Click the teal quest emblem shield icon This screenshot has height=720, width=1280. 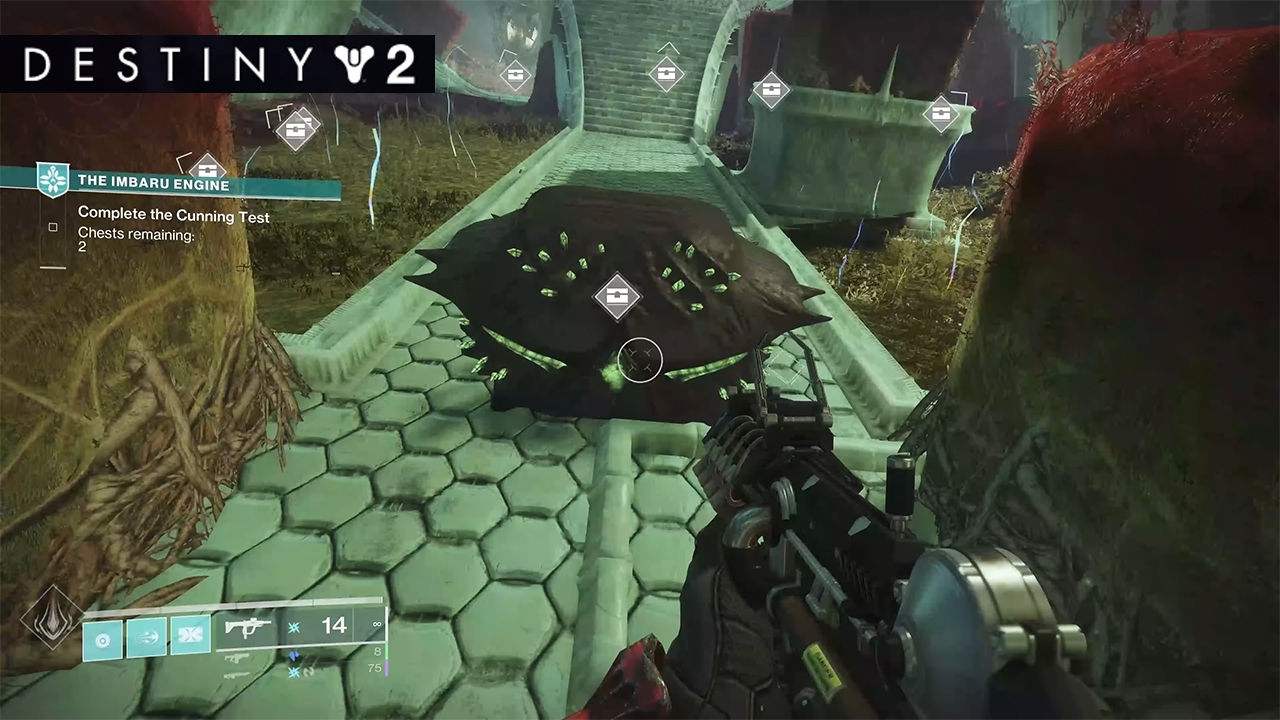coord(51,179)
